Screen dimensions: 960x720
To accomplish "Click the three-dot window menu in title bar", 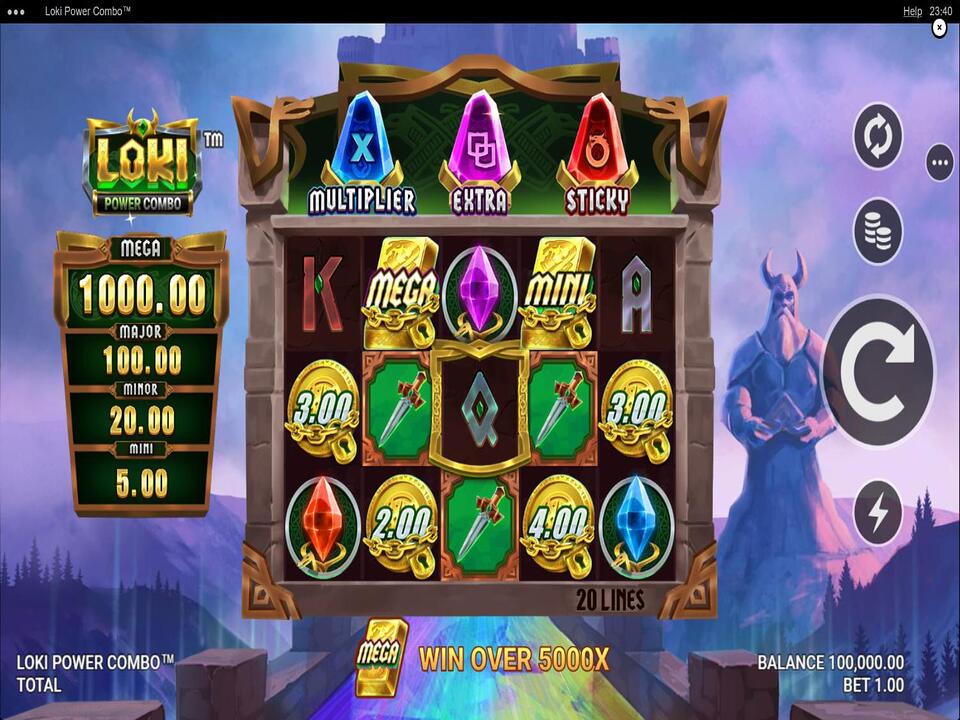I will (x=16, y=11).
